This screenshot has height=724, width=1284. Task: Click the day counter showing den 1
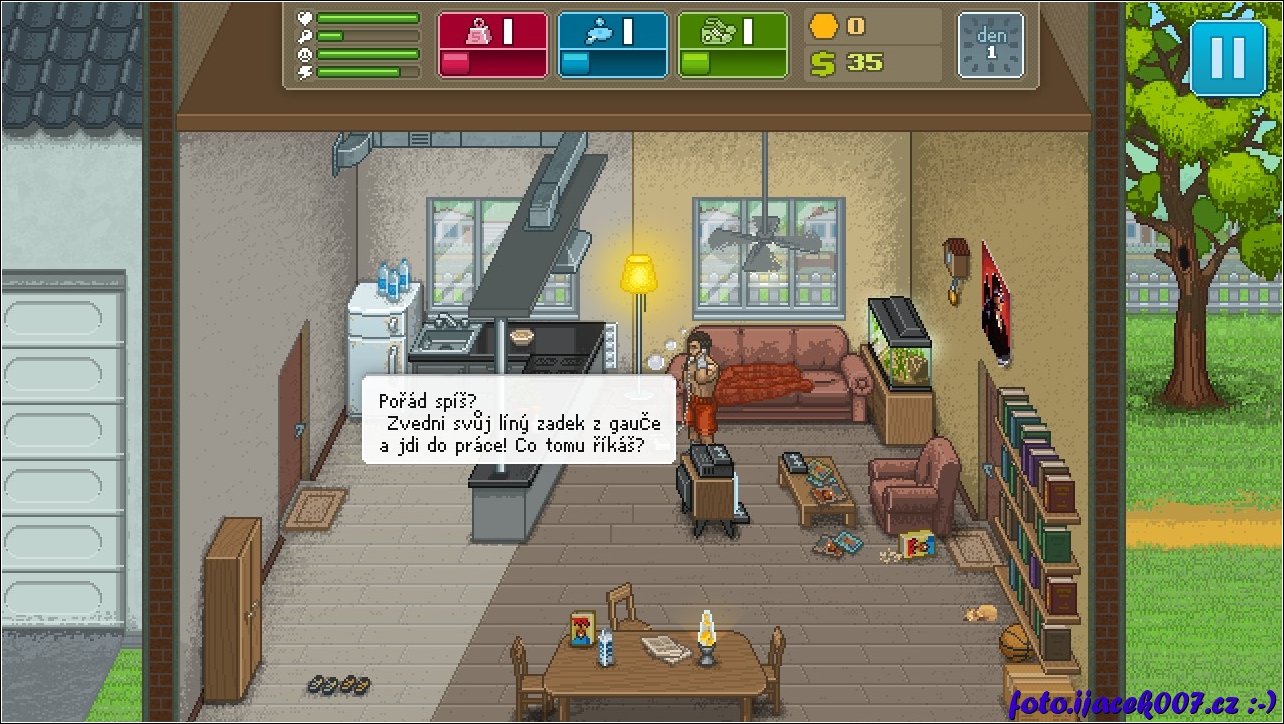[990, 45]
